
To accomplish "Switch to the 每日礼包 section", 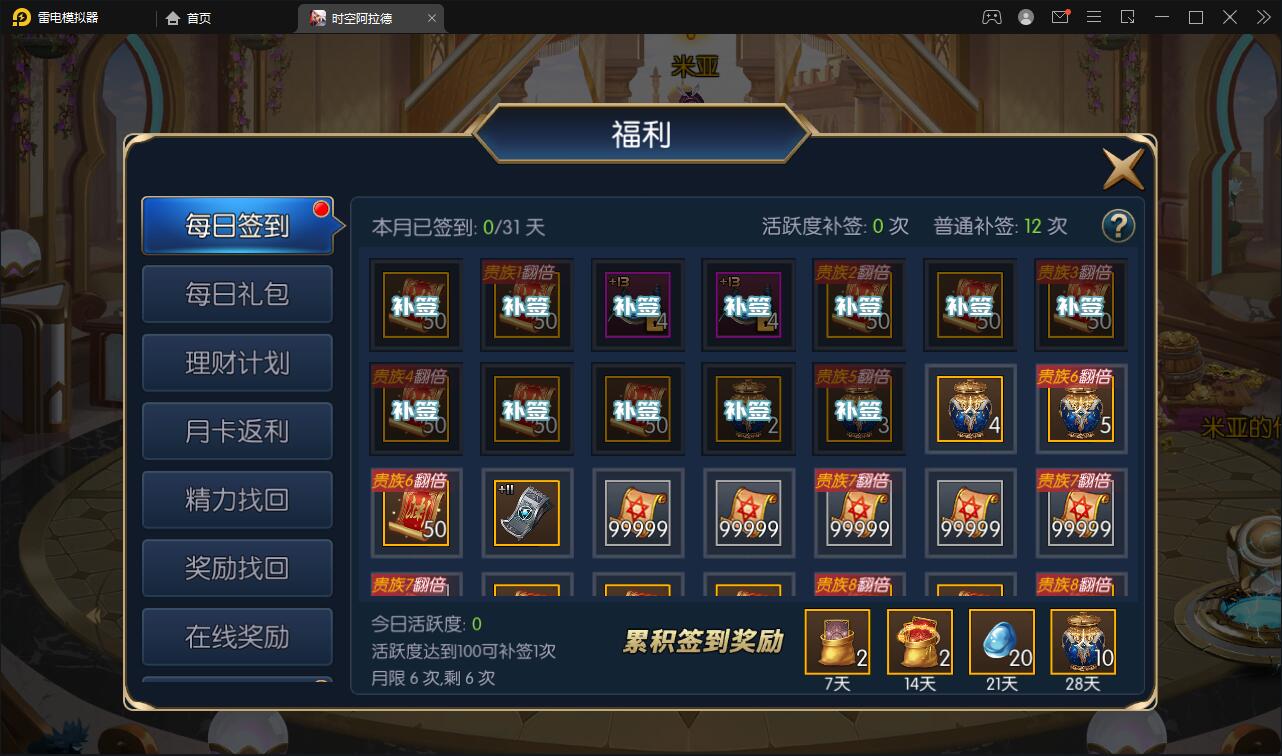I will pos(237,294).
